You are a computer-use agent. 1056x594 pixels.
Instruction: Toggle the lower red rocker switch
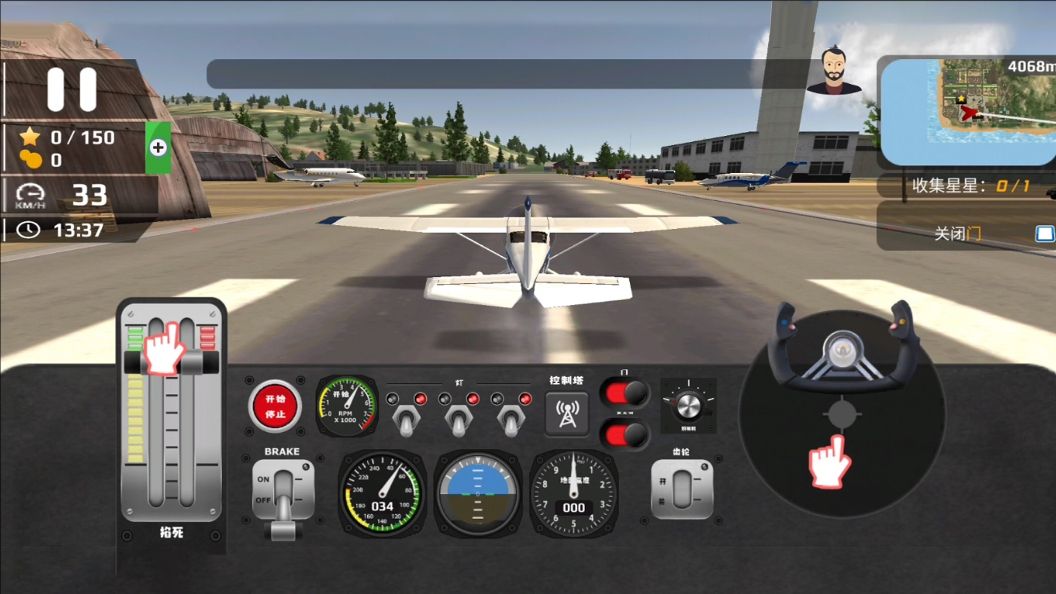[x=624, y=435]
